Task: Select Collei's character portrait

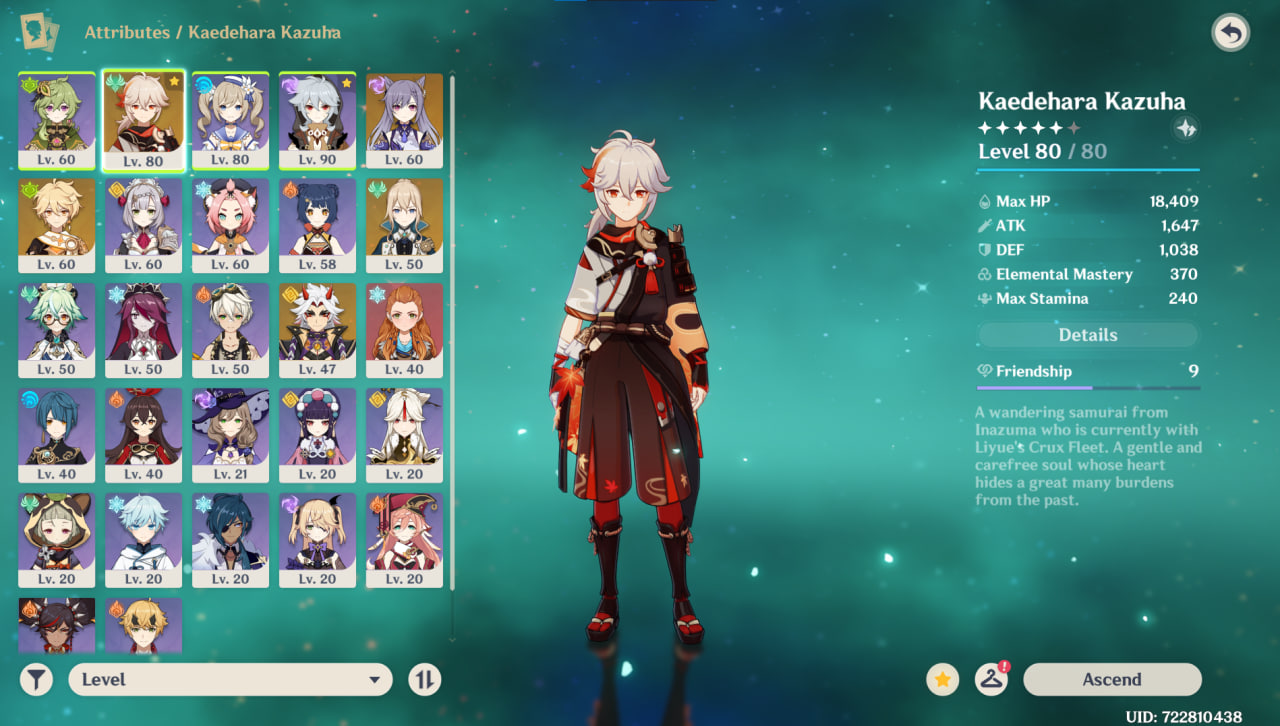Action: [57, 120]
